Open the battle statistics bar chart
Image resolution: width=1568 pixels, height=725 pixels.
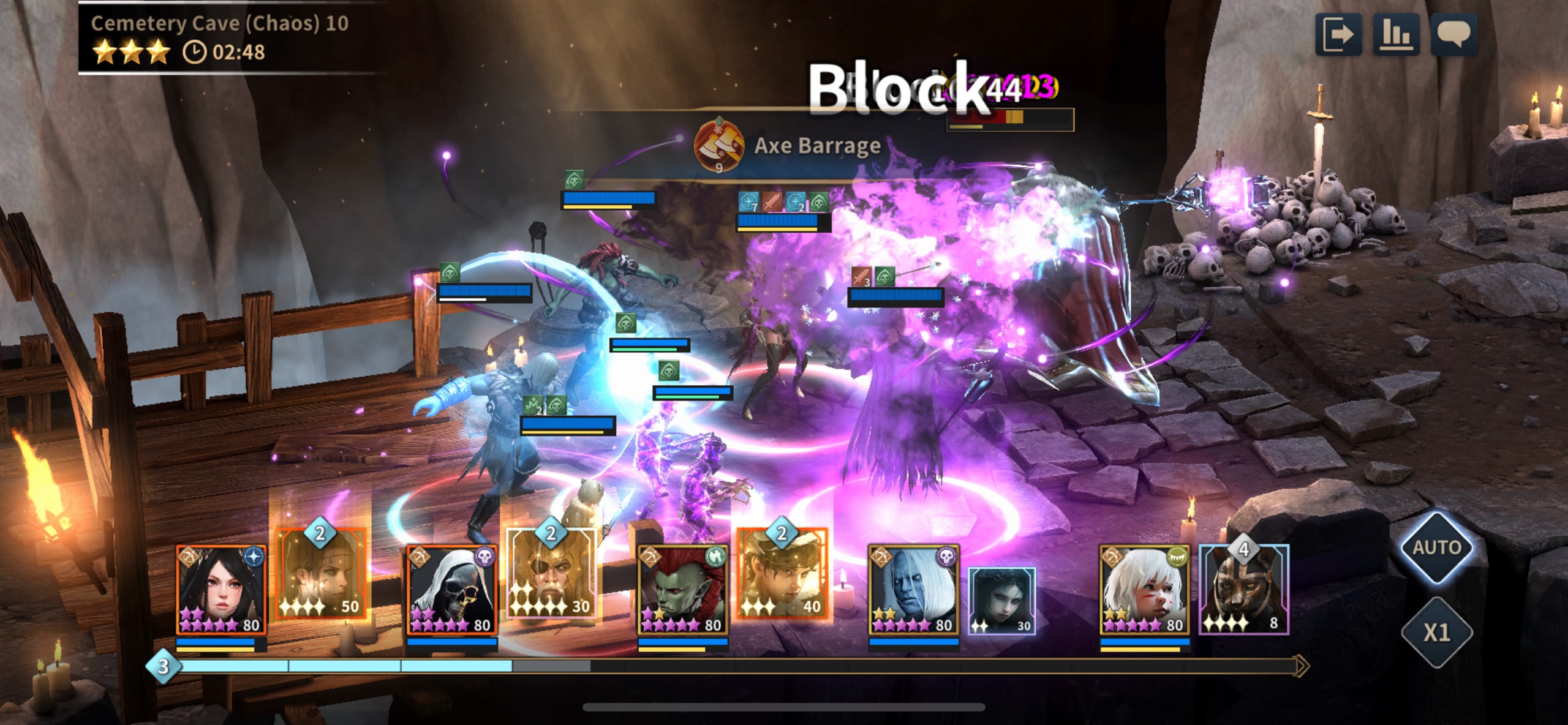(1396, 34)
